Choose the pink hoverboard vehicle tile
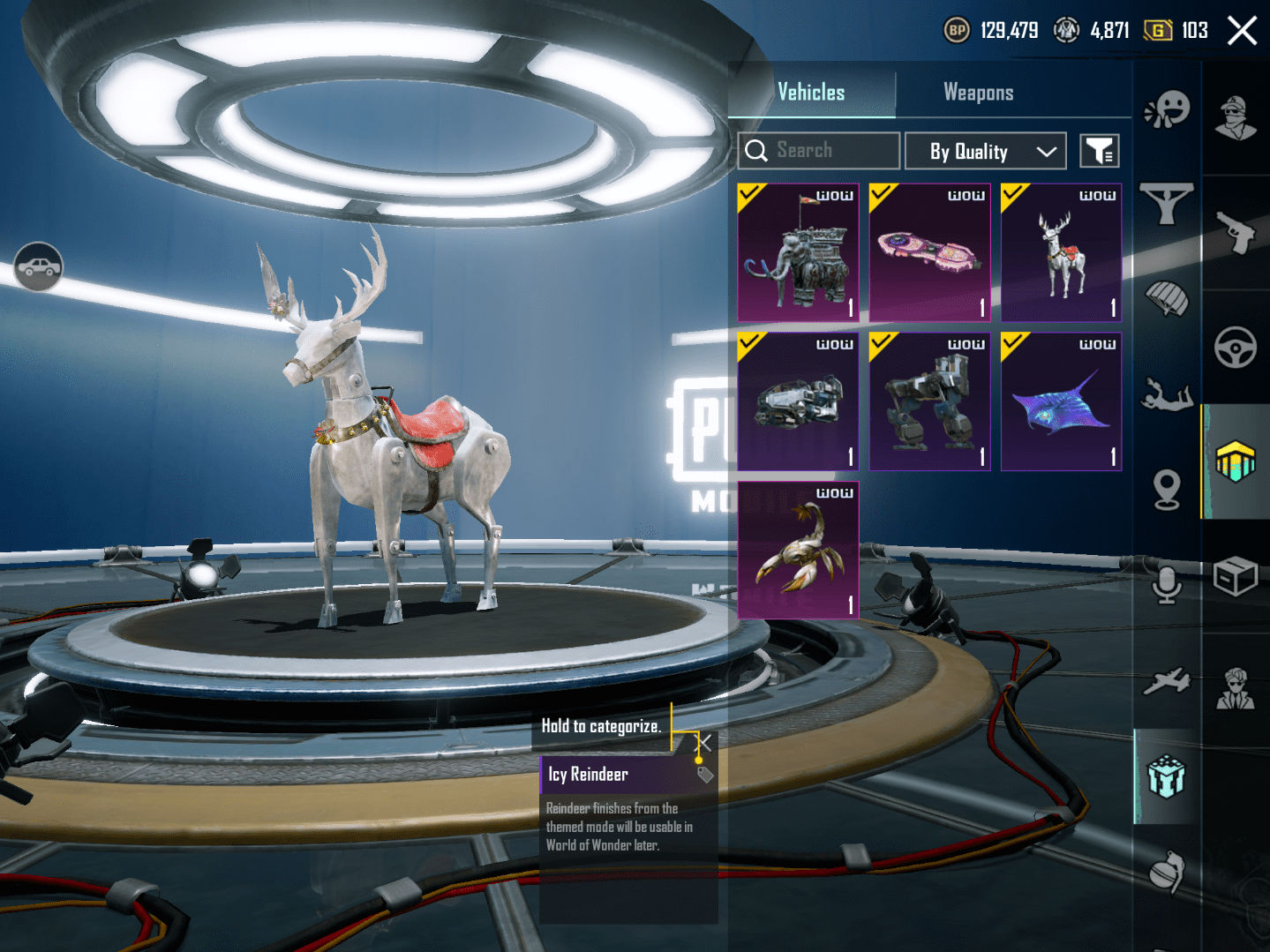Viewport: 1270px width, 952px height. click(929, 253)
